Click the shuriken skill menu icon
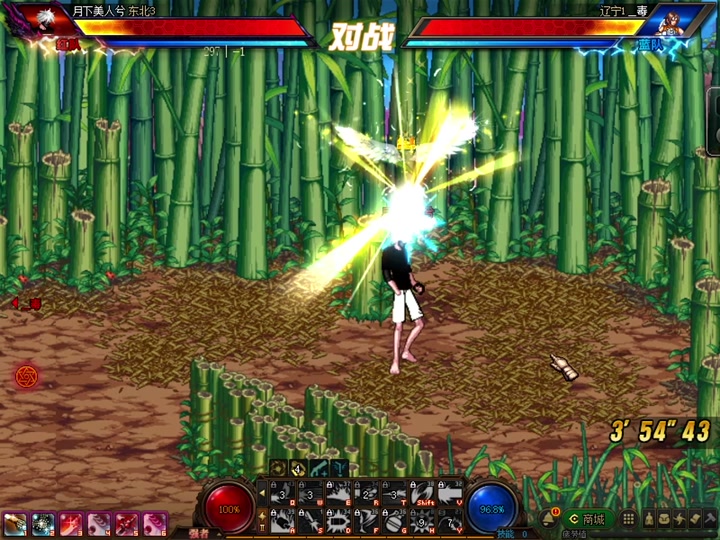 point(679,519)
